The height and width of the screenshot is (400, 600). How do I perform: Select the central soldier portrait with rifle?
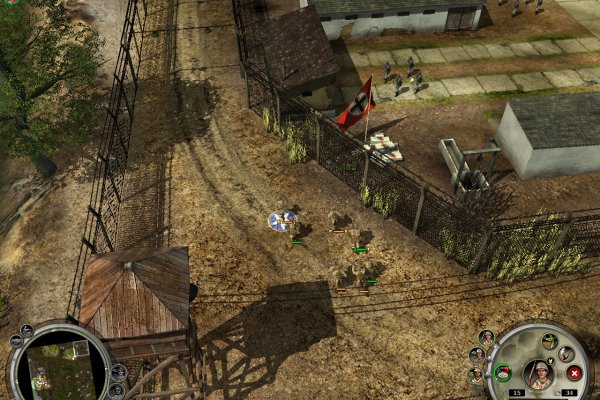pos(539,373)
